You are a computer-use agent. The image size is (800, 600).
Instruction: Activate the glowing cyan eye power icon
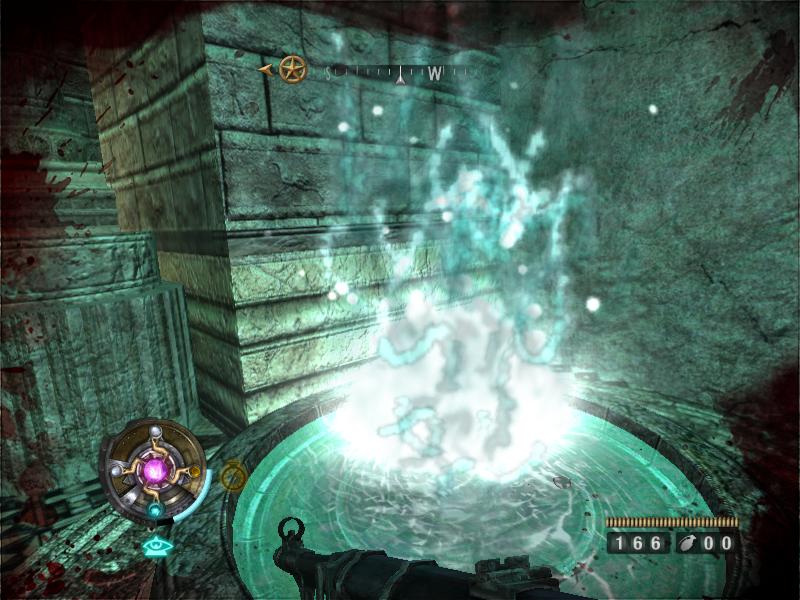(x=154, y=546)
